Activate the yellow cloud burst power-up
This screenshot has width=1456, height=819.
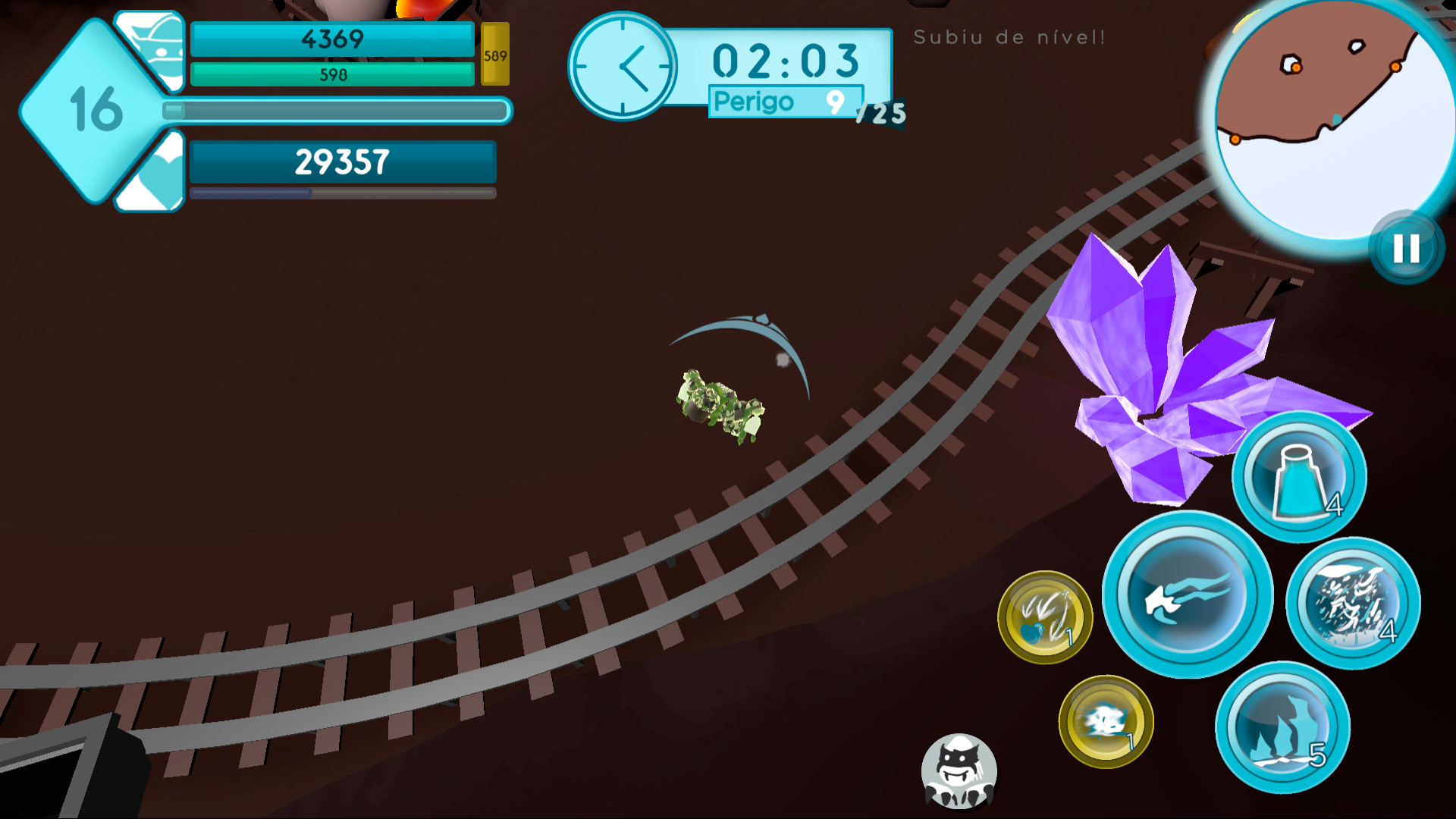click(x=1103, y=720)
